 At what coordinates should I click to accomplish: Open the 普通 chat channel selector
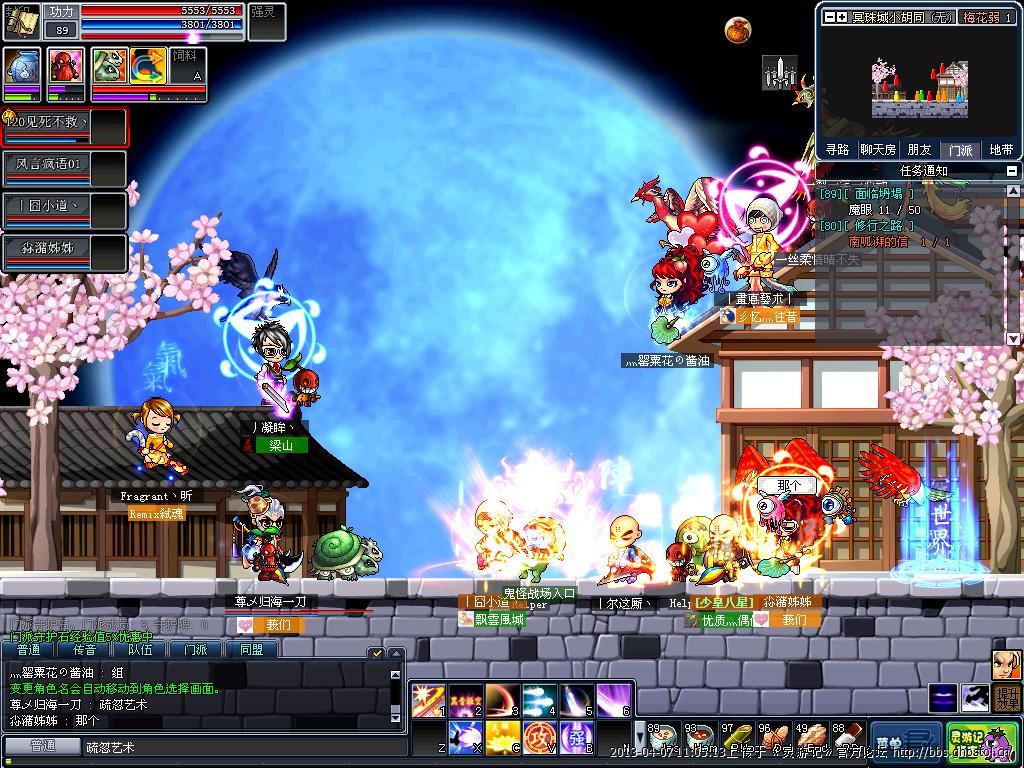pos(42,746)
